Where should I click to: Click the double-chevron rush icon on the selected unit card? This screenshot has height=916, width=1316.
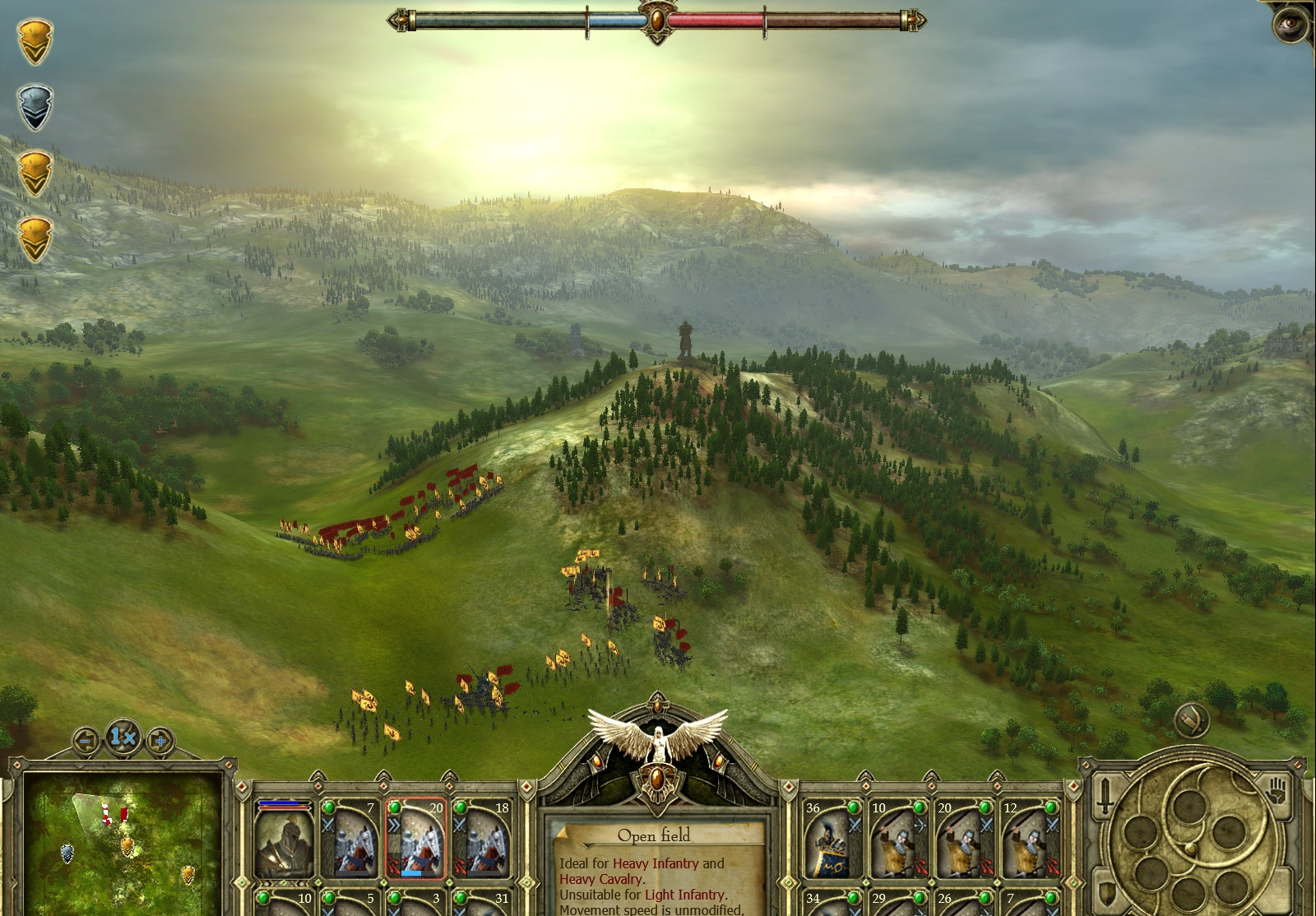pos(394,826)
